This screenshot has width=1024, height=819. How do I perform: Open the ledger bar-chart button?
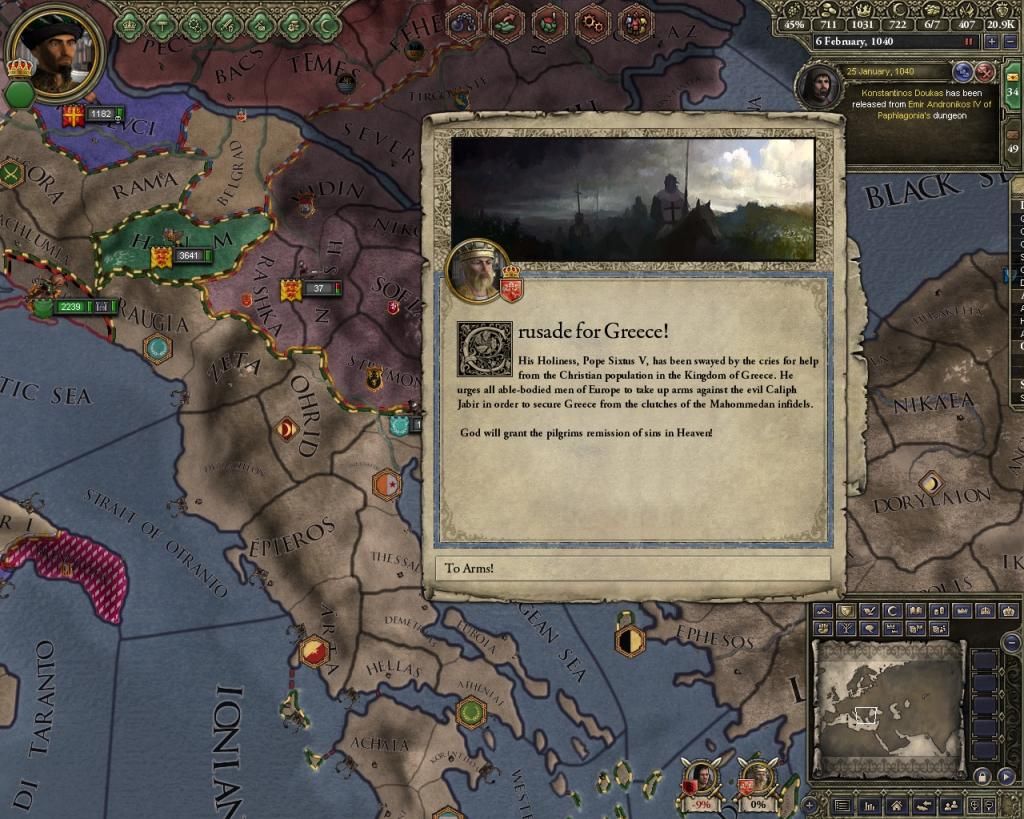coord(870,806)
